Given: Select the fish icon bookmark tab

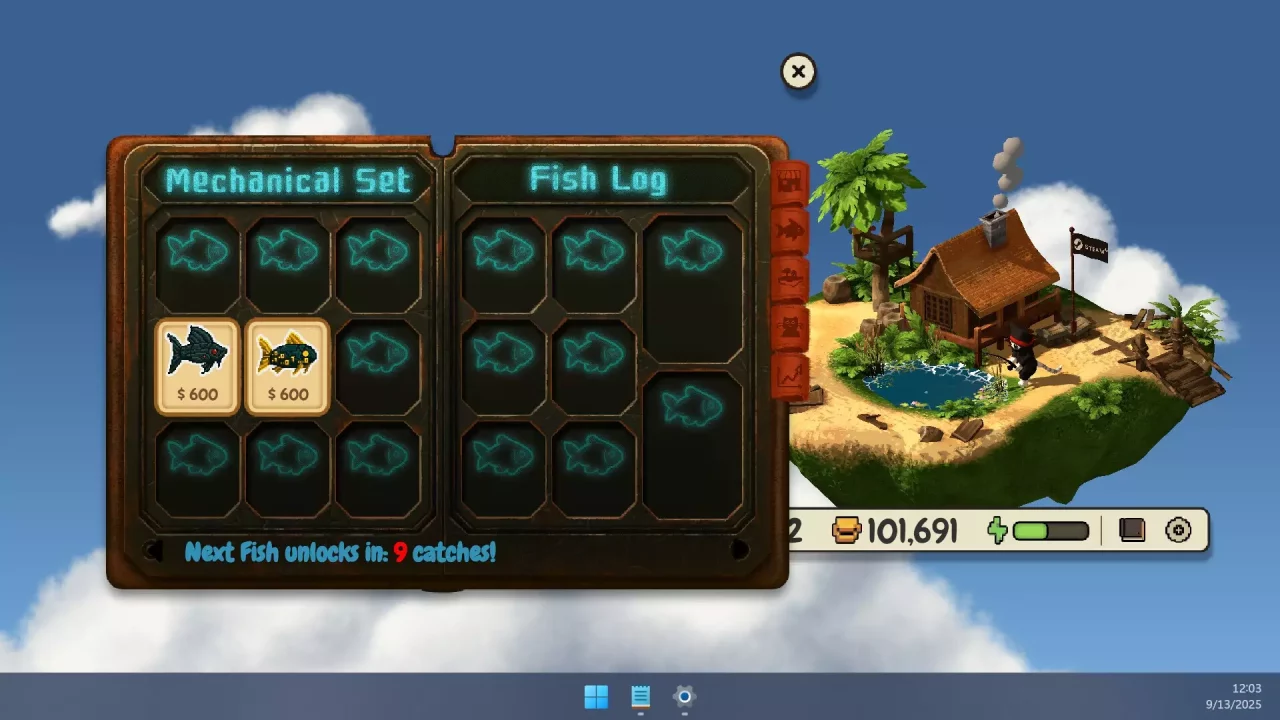Looking at the screenshot, I should click(790, 228).
